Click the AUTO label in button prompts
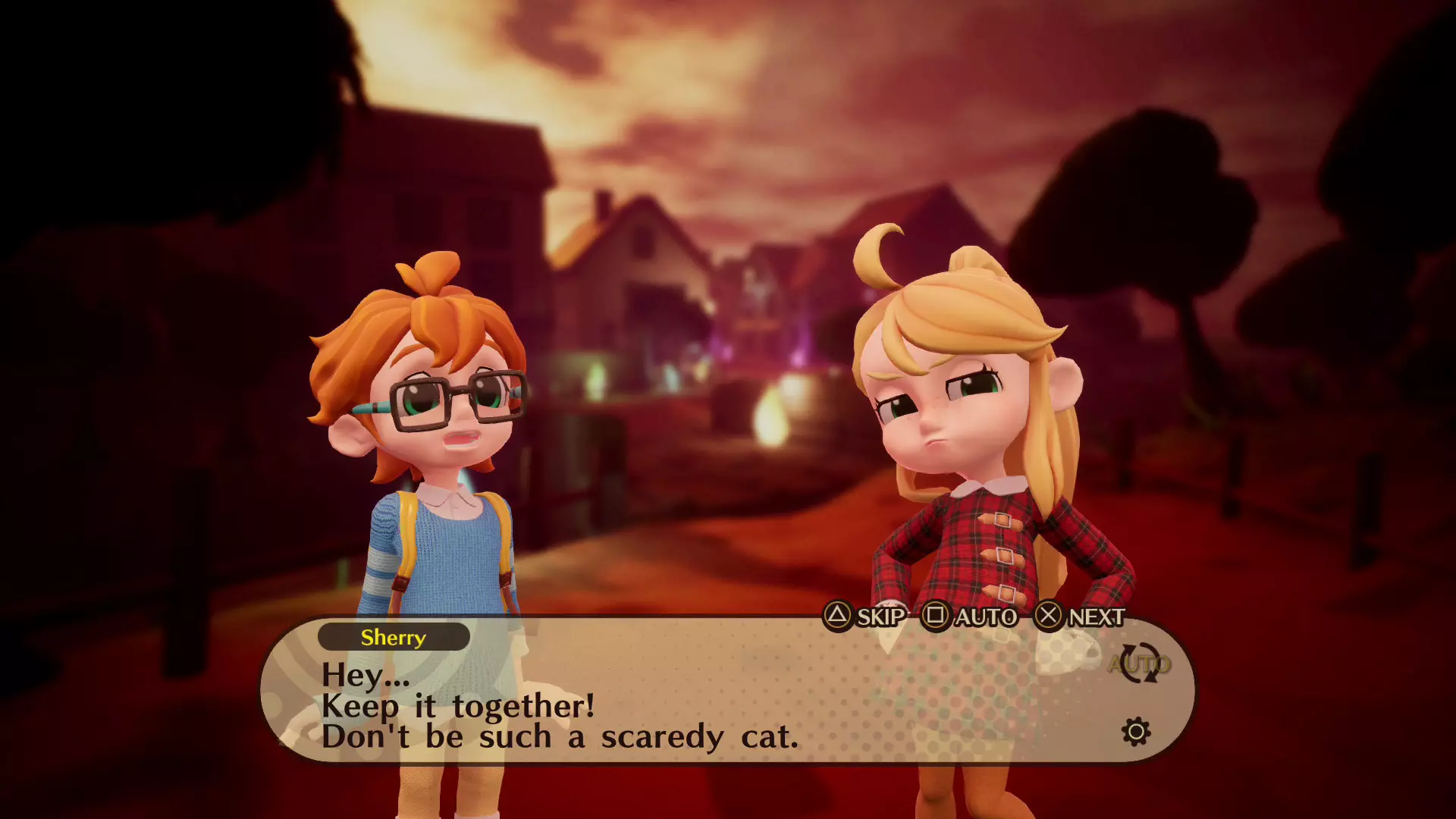Viewport: 1456px width, 819px height. (986, 617)
